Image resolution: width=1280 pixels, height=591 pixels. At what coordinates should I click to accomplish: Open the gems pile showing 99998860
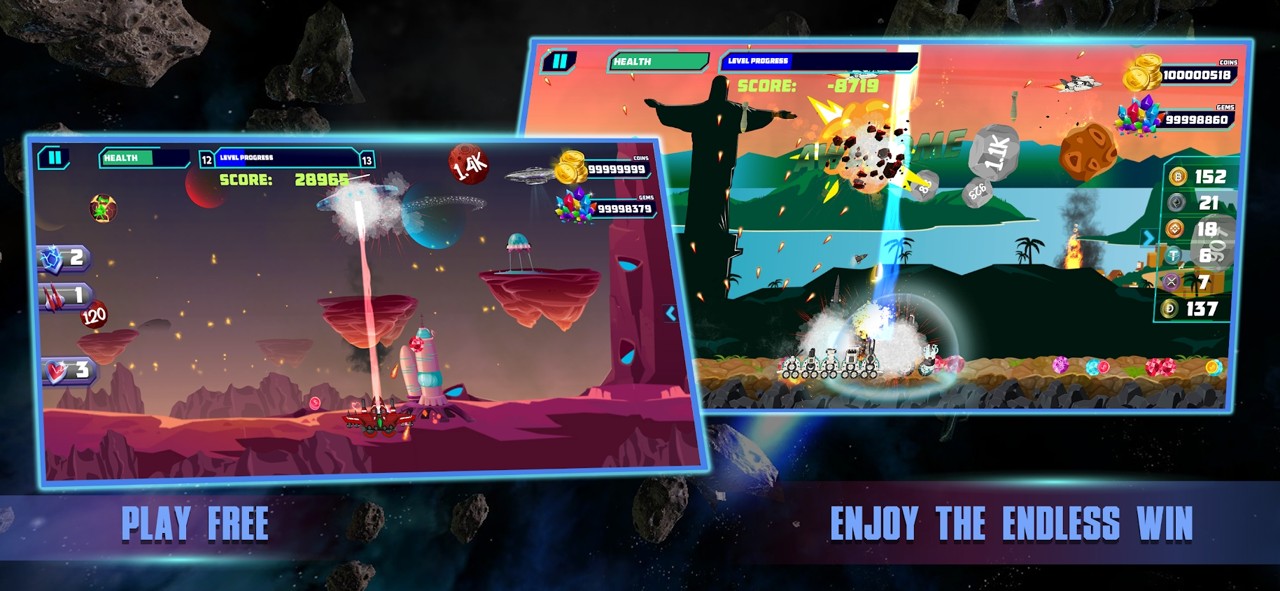(x=1139, y=117)
